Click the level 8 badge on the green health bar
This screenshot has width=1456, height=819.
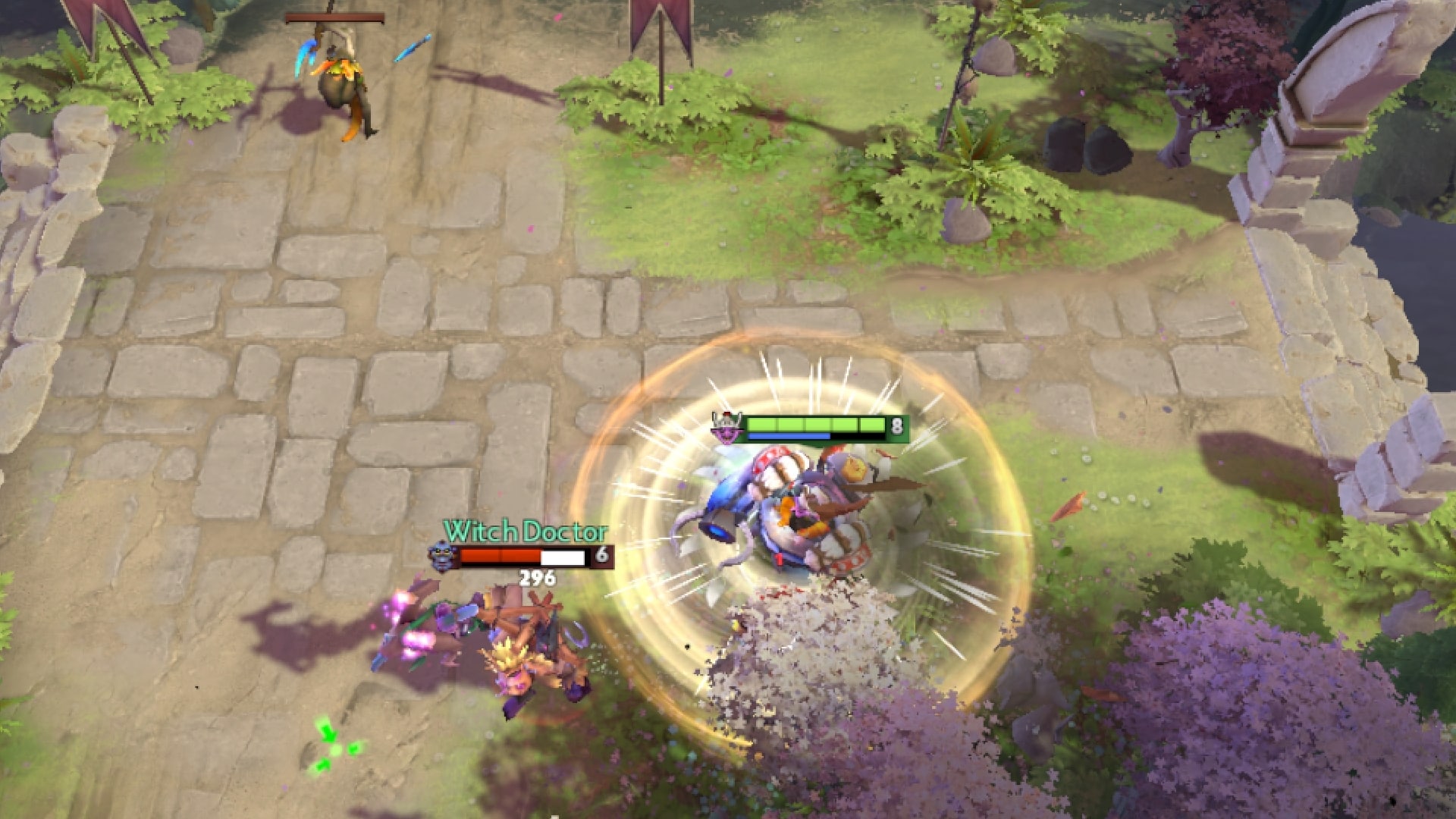point(897,427)
